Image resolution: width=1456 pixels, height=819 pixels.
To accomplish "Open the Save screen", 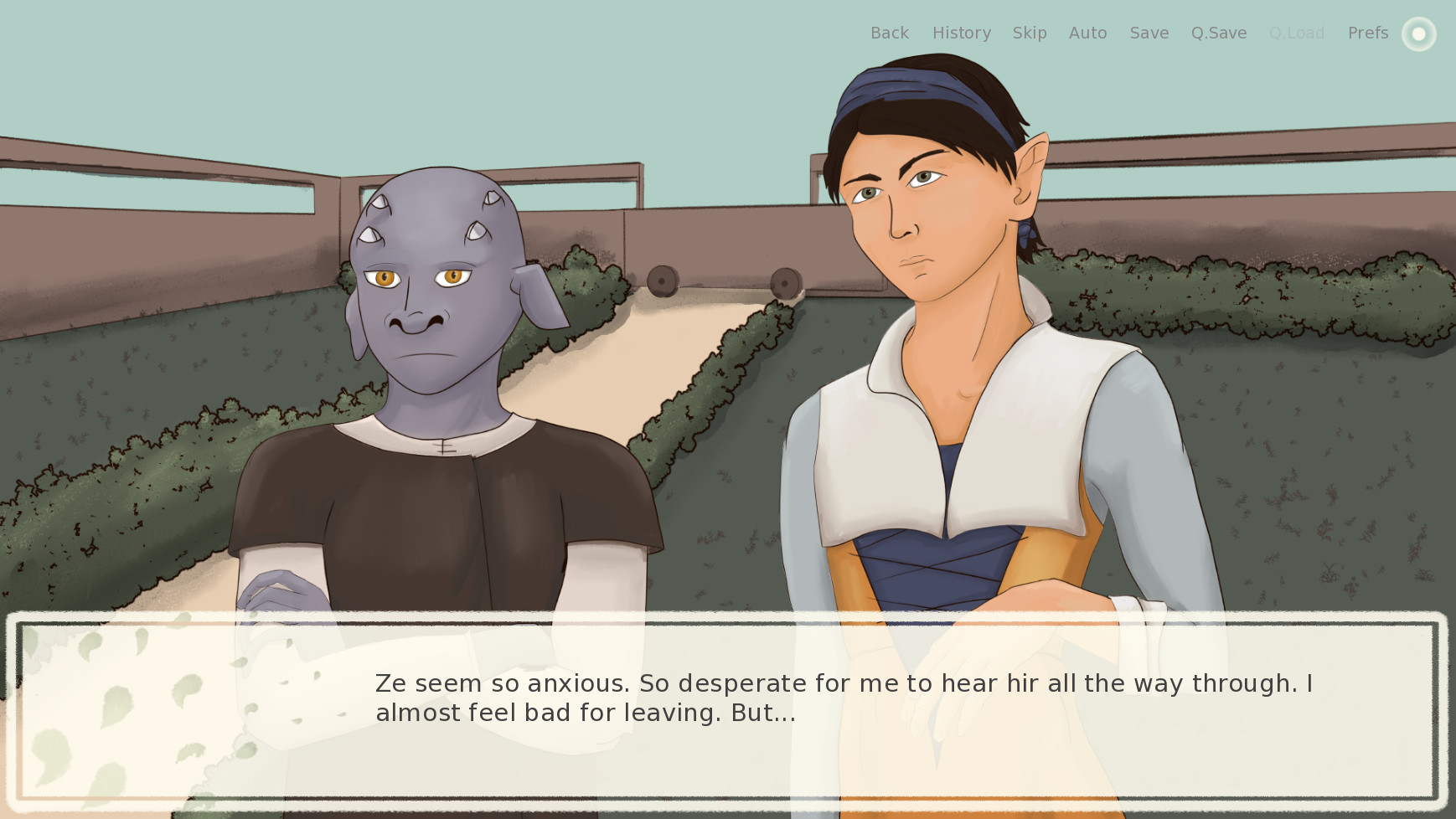I will point(1149,33).
